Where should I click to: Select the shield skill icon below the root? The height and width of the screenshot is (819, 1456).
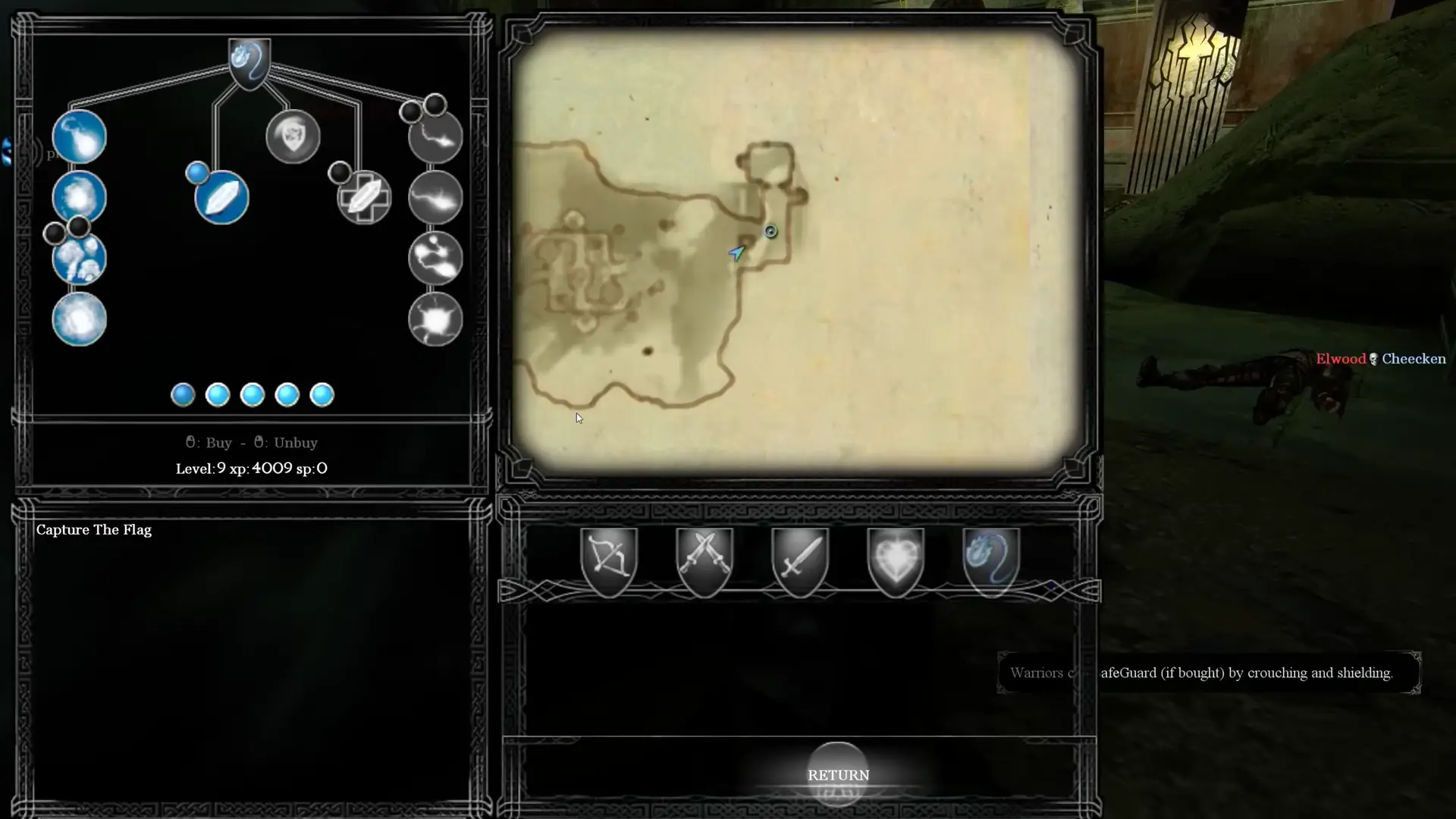pos(294,137)
